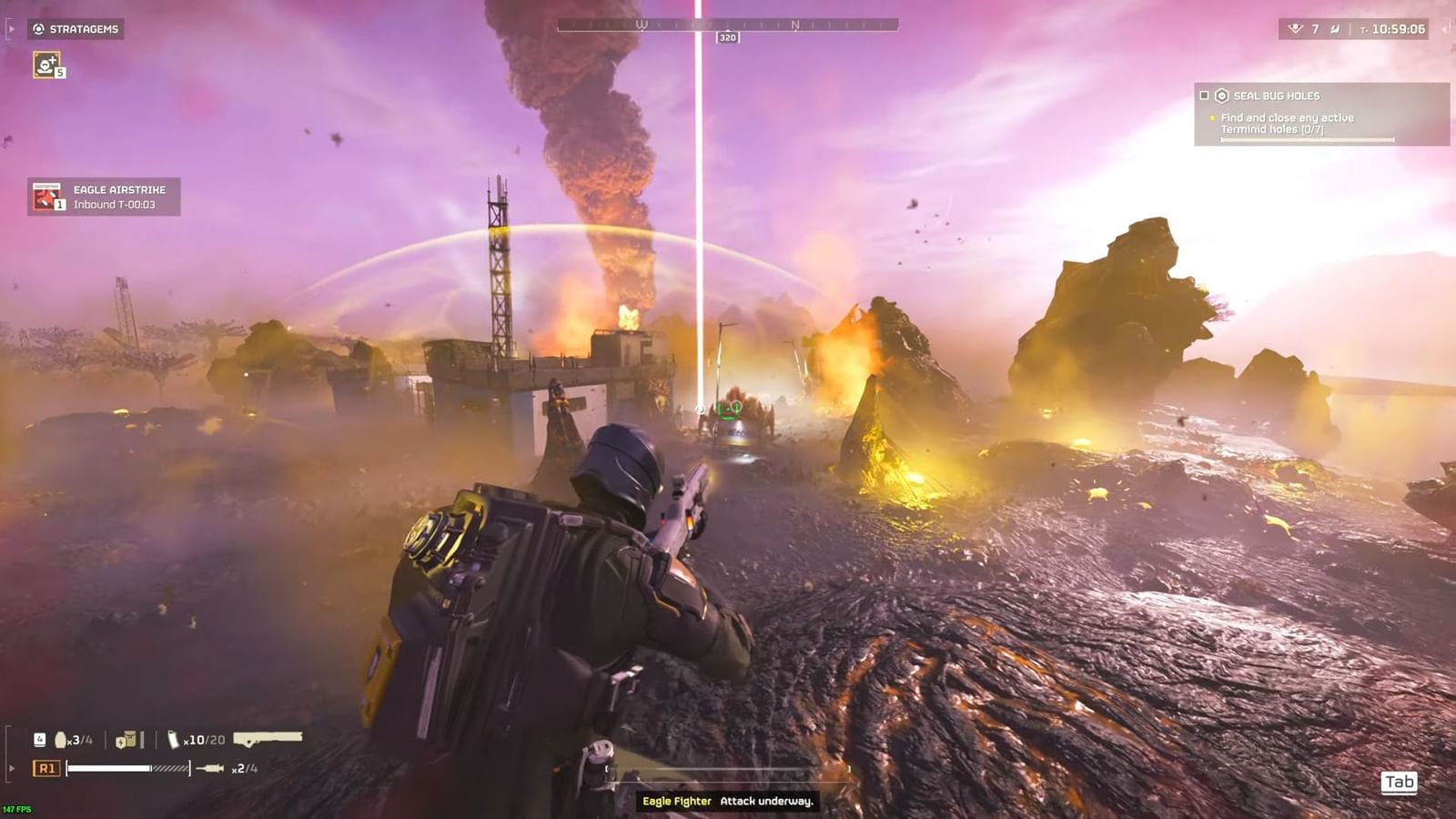Select the Stratagems hexagon icon

(x=38, y=28)
